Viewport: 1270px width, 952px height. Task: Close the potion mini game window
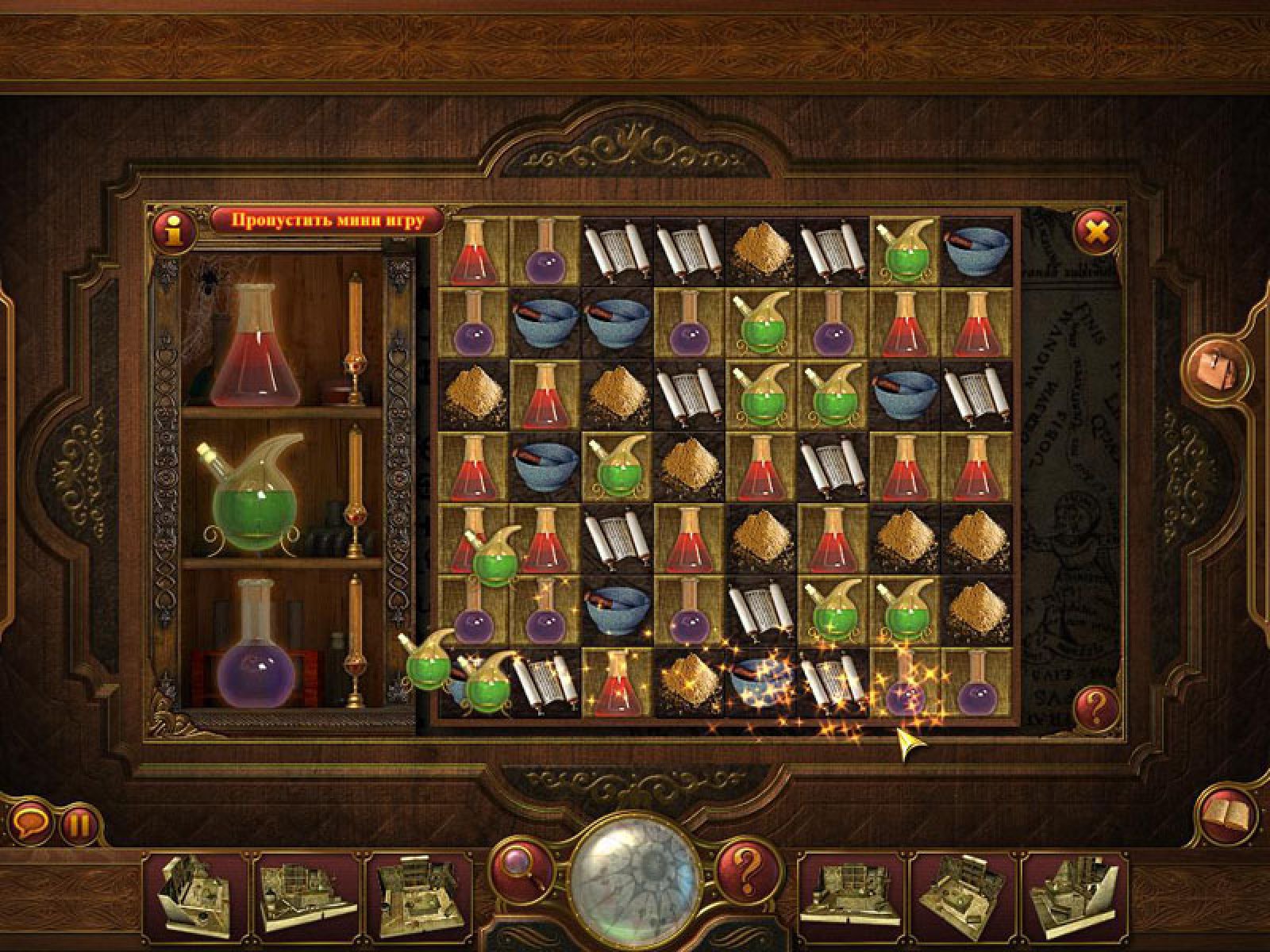(1096, 230)
